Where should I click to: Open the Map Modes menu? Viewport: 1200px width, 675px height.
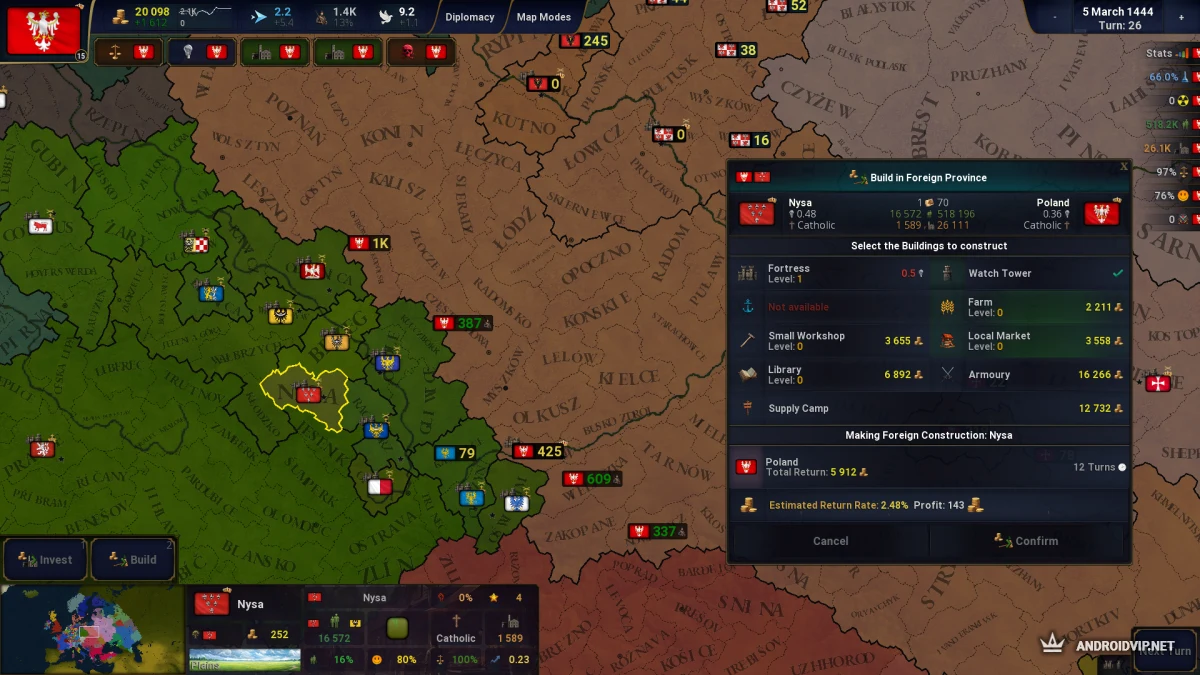[544, 17]
